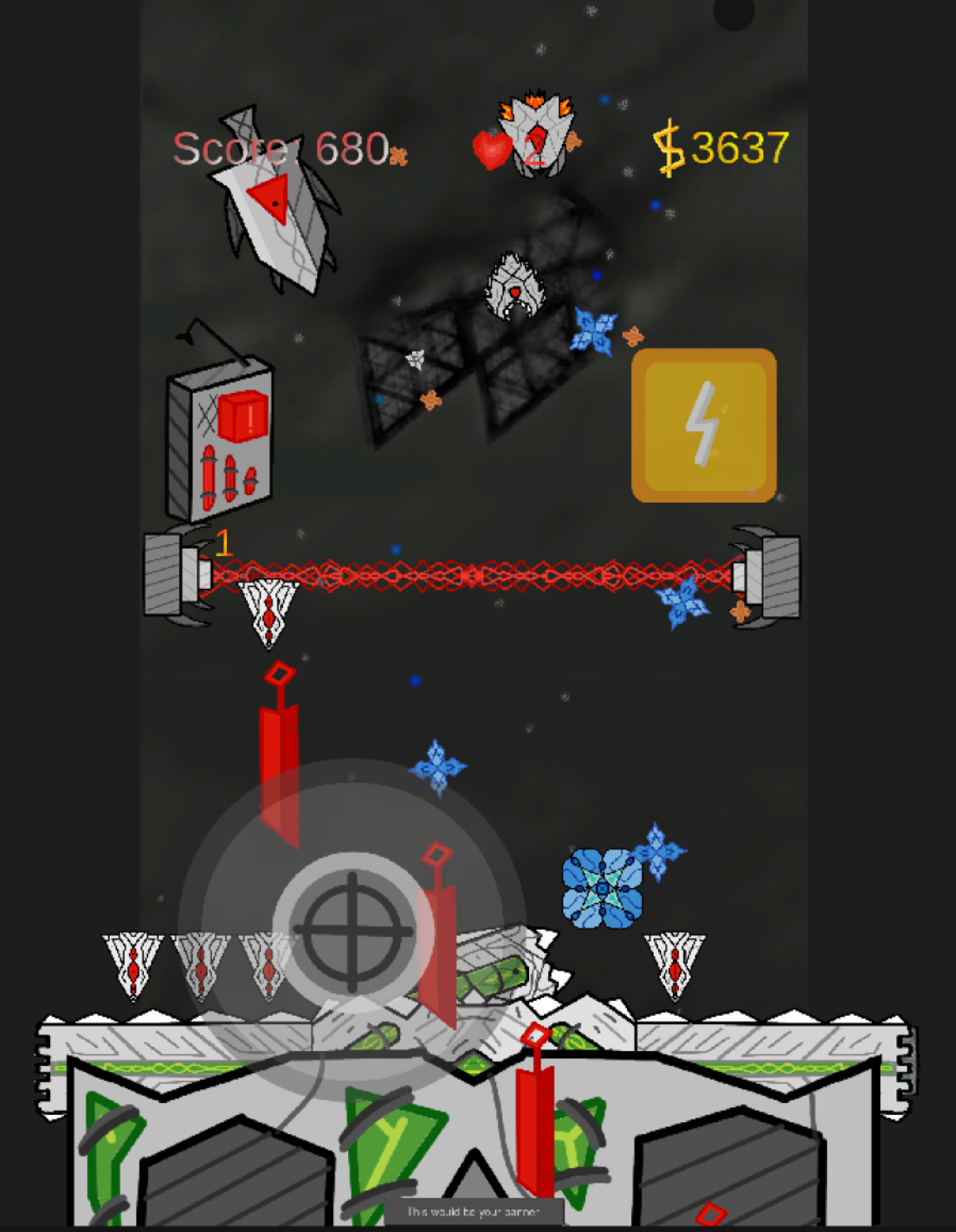Viewport: 956px width, 1232px height.
Task: Collect the lightning bolt power-up
Action: 702,425
